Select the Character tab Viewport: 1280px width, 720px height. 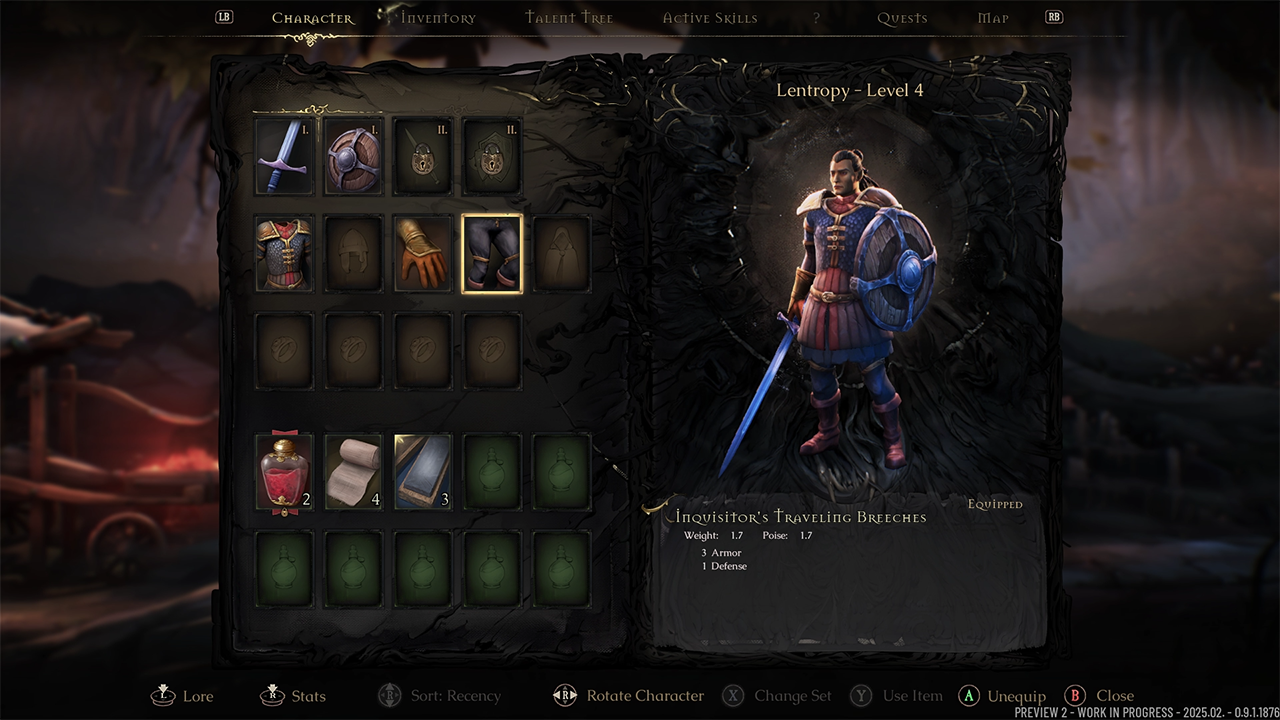312,18
